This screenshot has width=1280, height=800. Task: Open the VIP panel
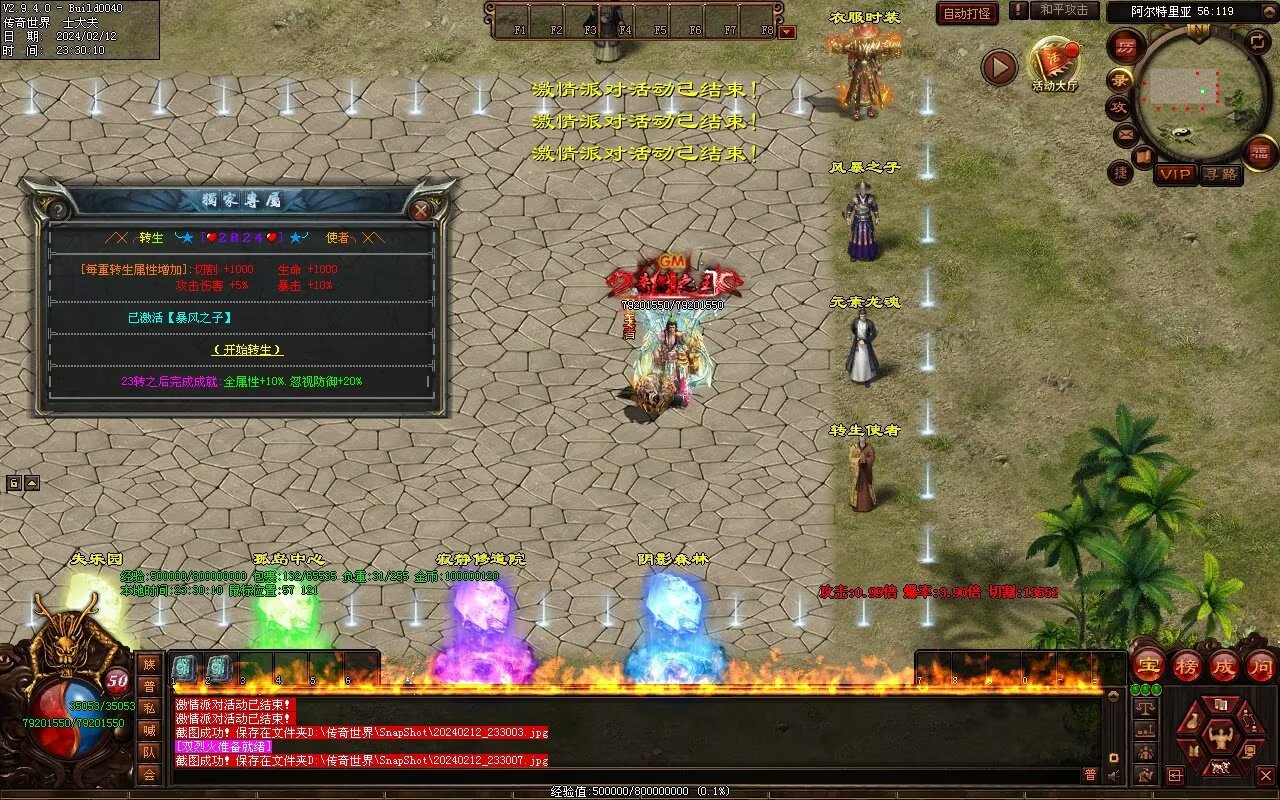(1175, 174)
